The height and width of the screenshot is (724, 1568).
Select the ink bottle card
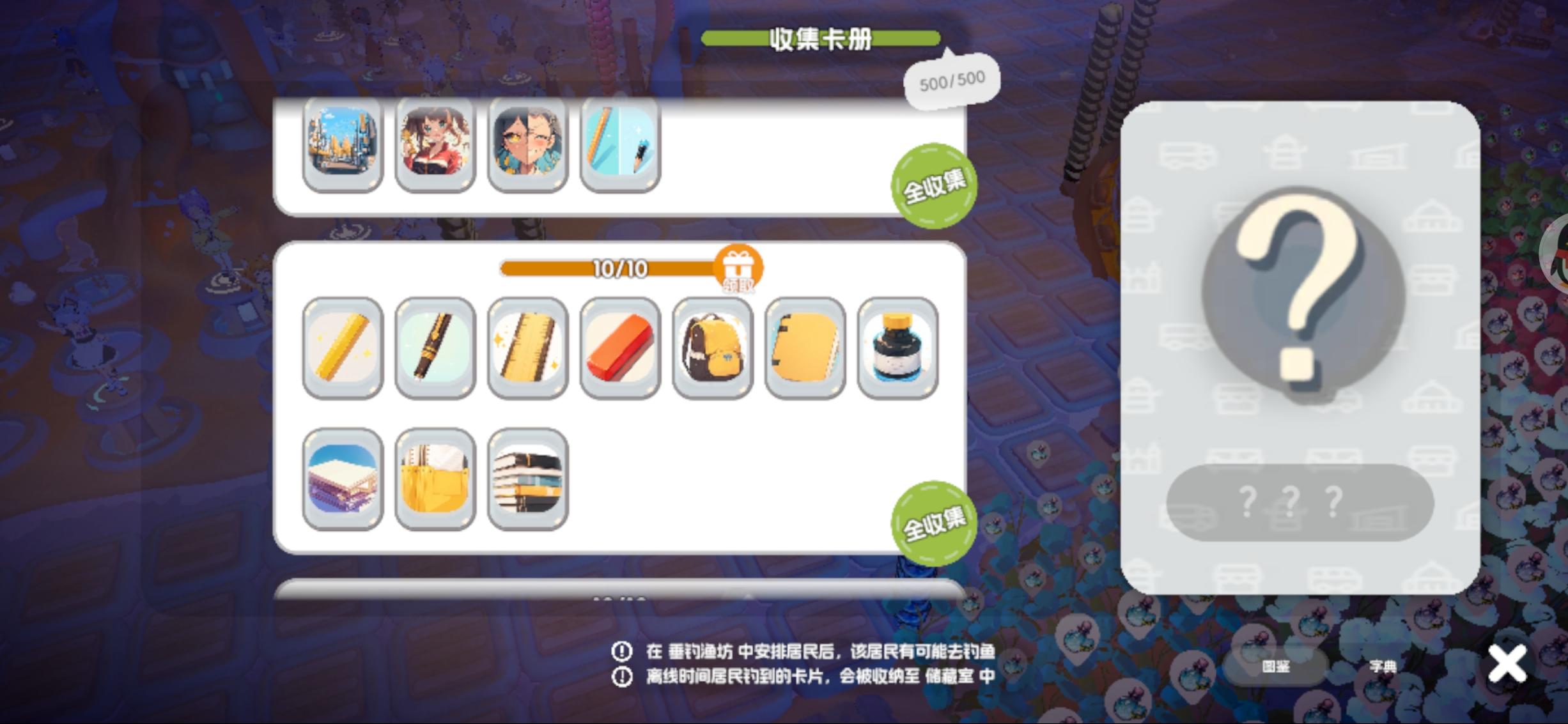click(x=896, y=349)
